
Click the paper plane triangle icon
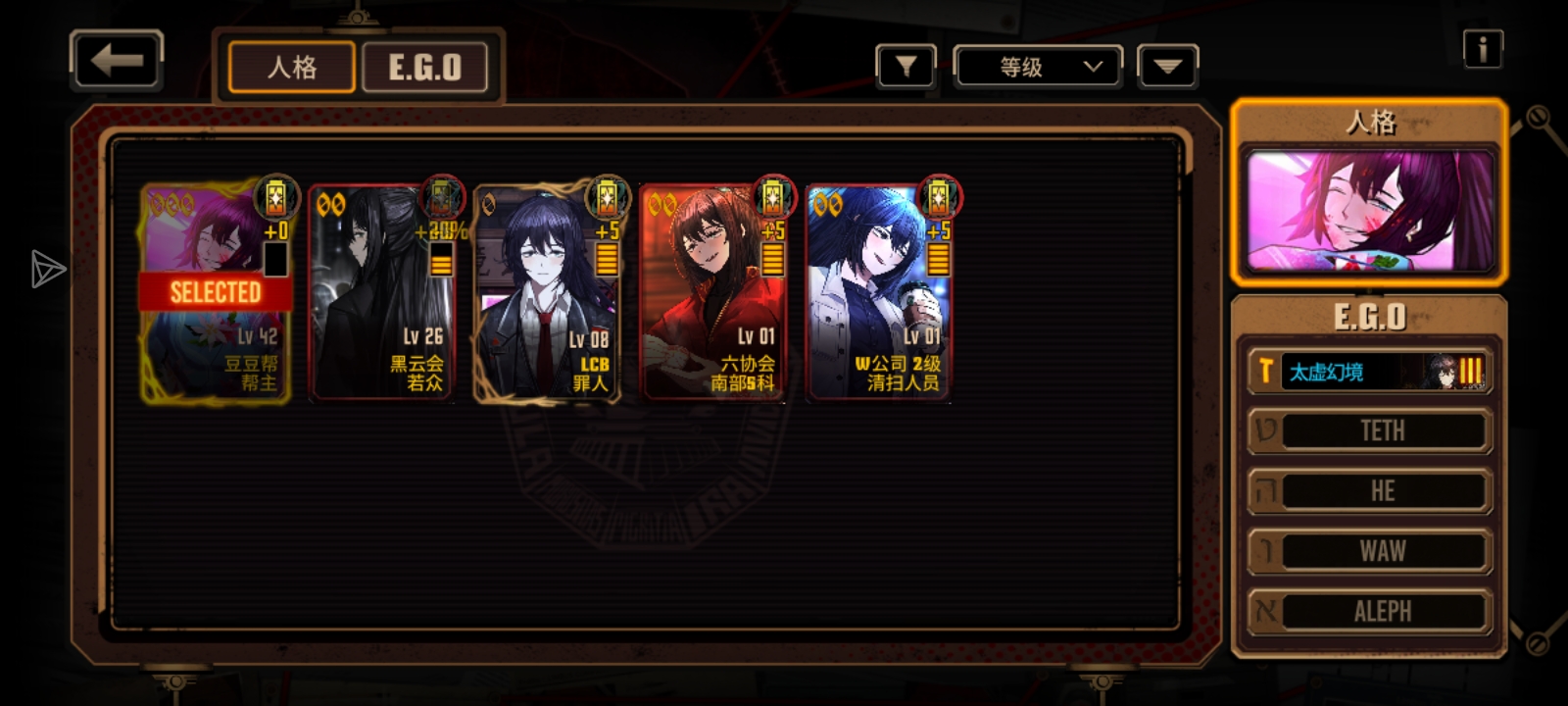point(47,270)
